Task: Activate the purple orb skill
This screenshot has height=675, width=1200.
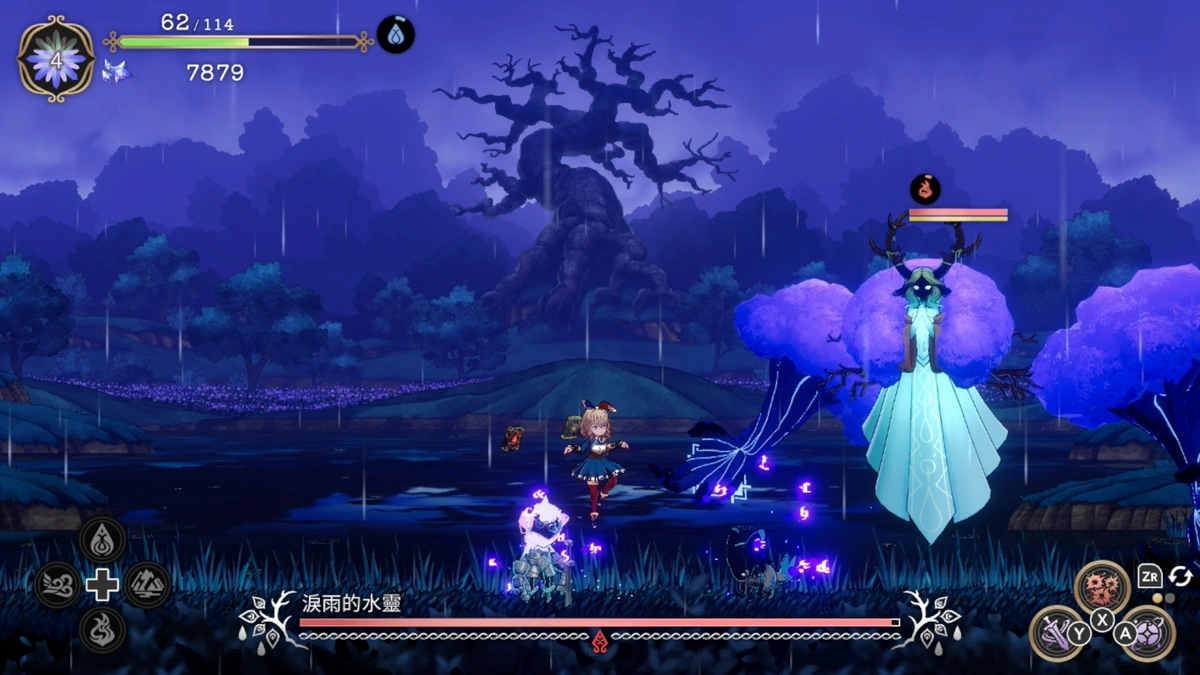Action: point(1148,632)
